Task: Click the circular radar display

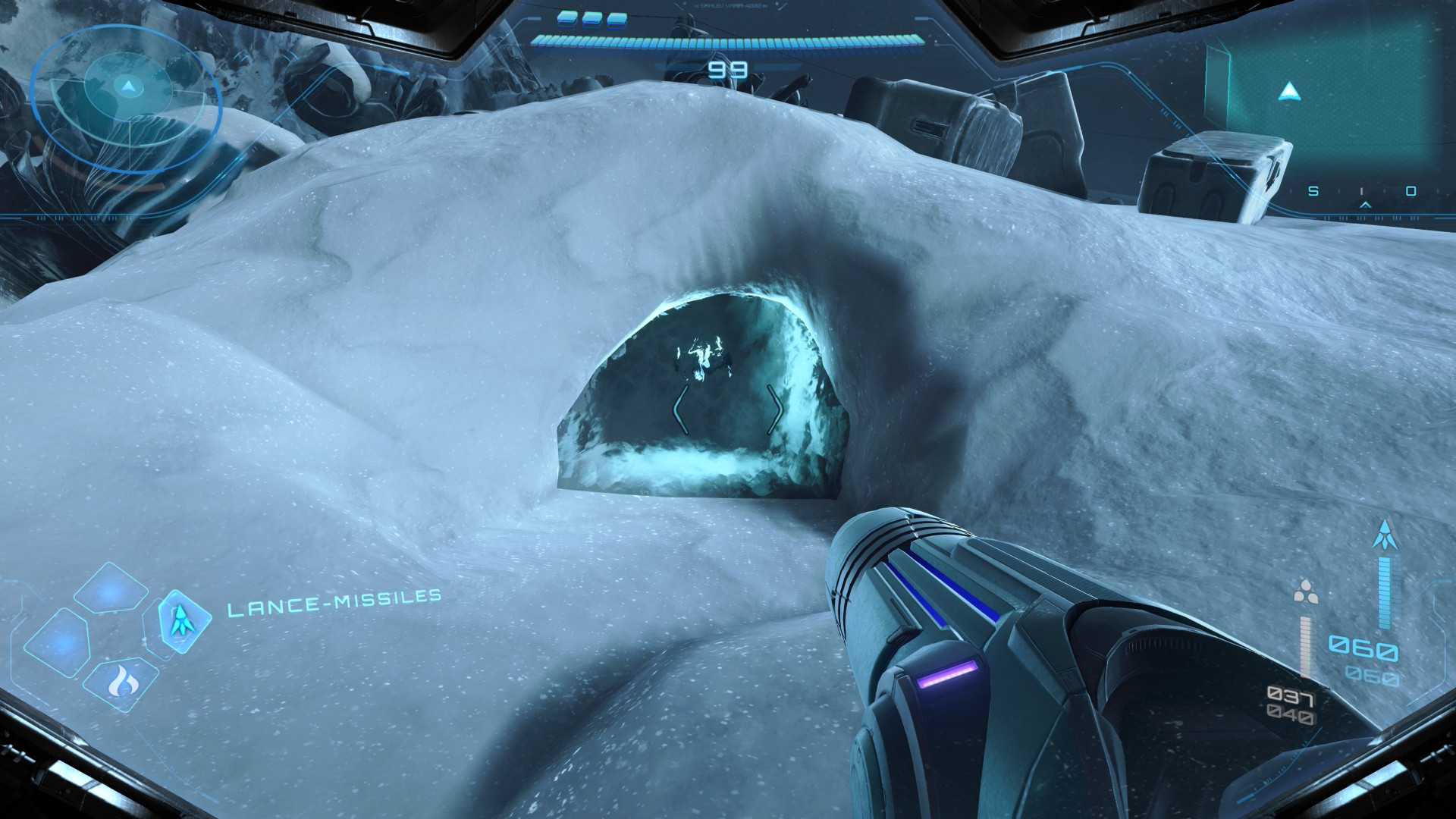Action: 127,97
